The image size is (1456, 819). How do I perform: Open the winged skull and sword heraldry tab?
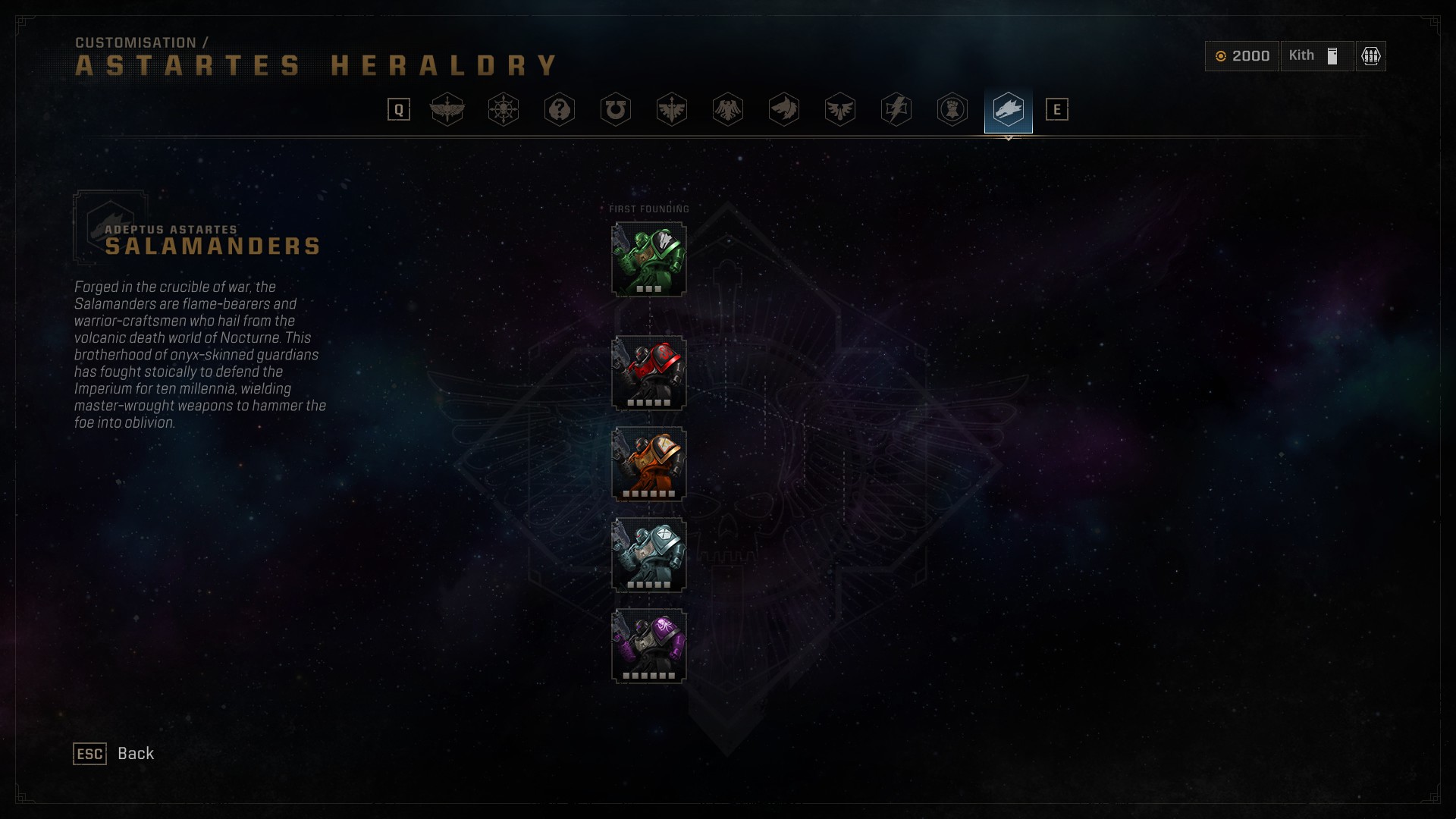click(447, 110)
